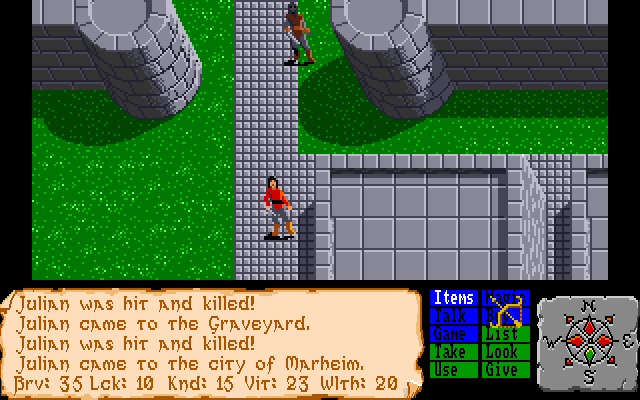Select the Talk menu
The height and width of the screenshot is (400, 640).
pyautogui.click(x=454, y=316)
